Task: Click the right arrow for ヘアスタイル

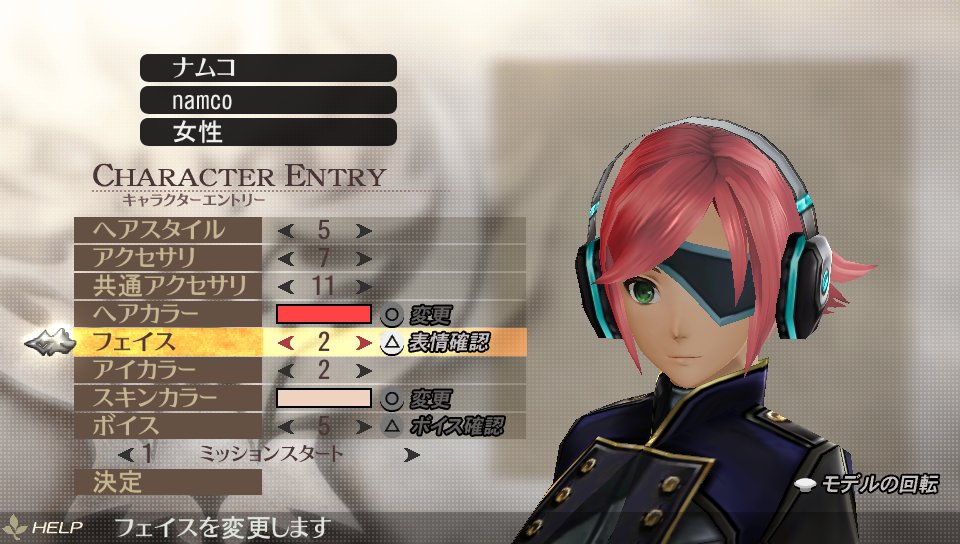Action: coord(363,230)
